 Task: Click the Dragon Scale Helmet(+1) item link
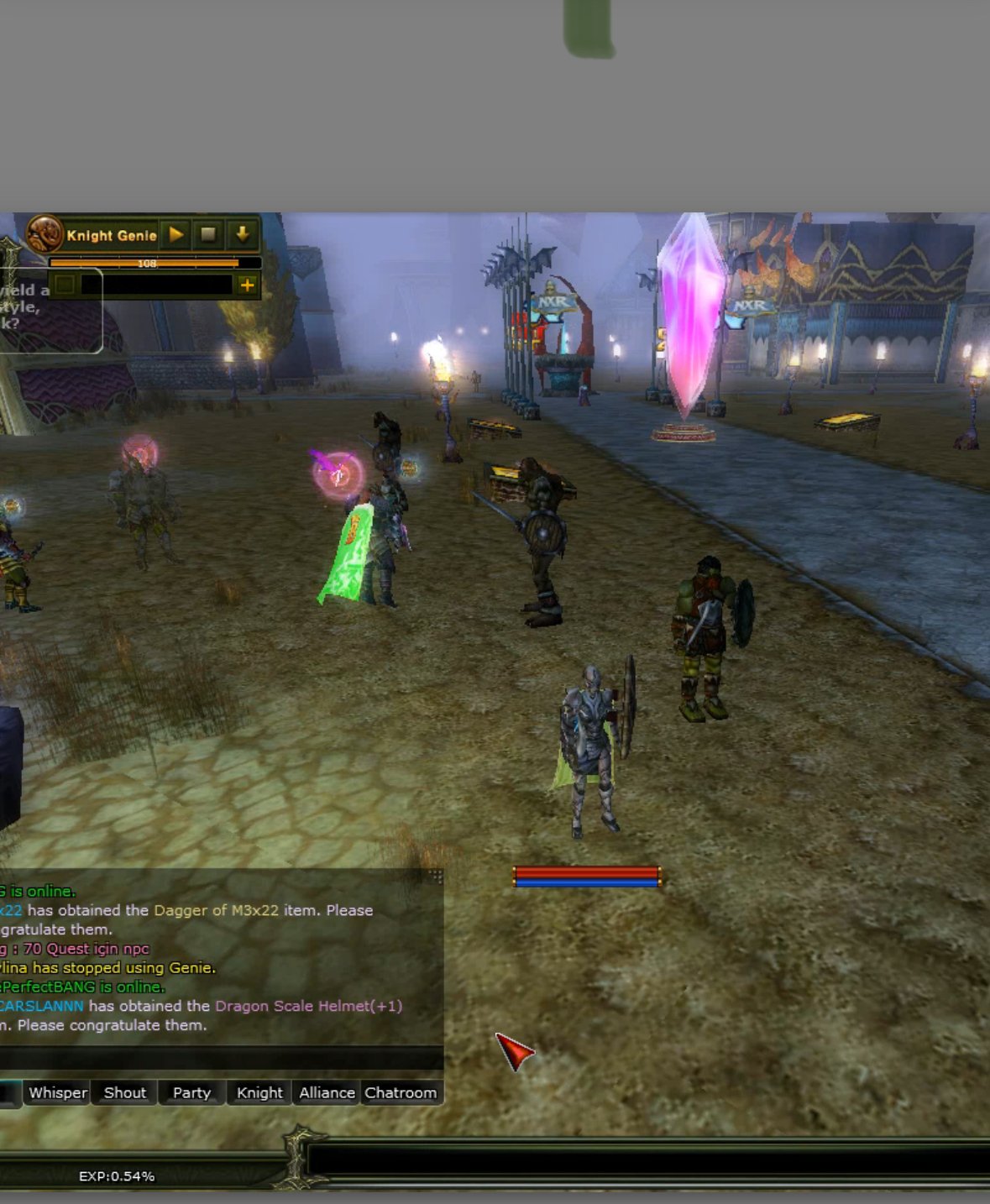pos(308,1006)
